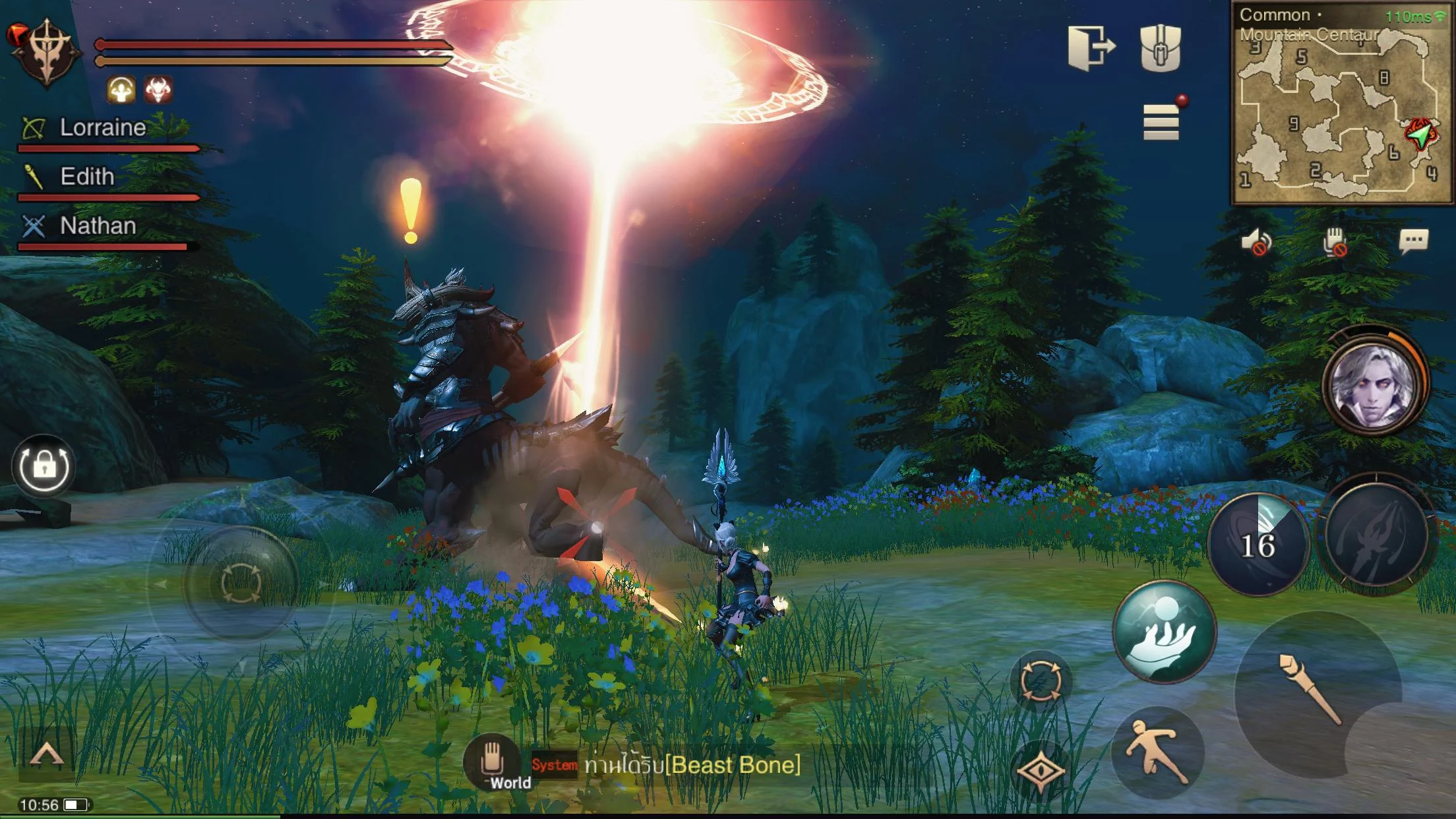Screen dimensions: 1456x819
Task: Select party member Edith
Action: (x=87, y=177)
